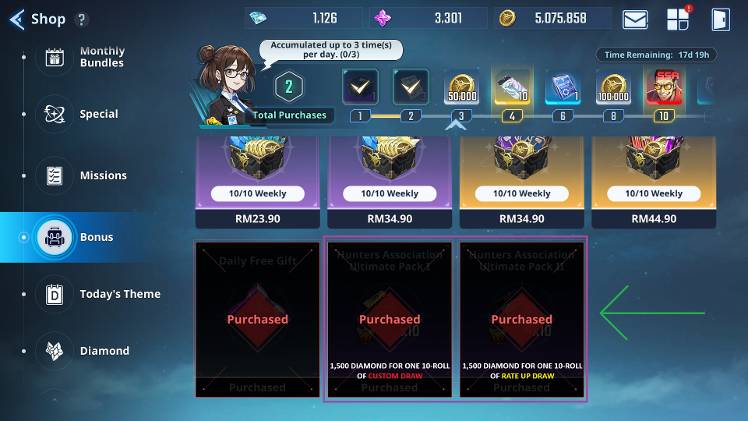748x421 pixels.
Task: Buy the RM44.90 weekly bundle
Action: click(x=653, y=218)
